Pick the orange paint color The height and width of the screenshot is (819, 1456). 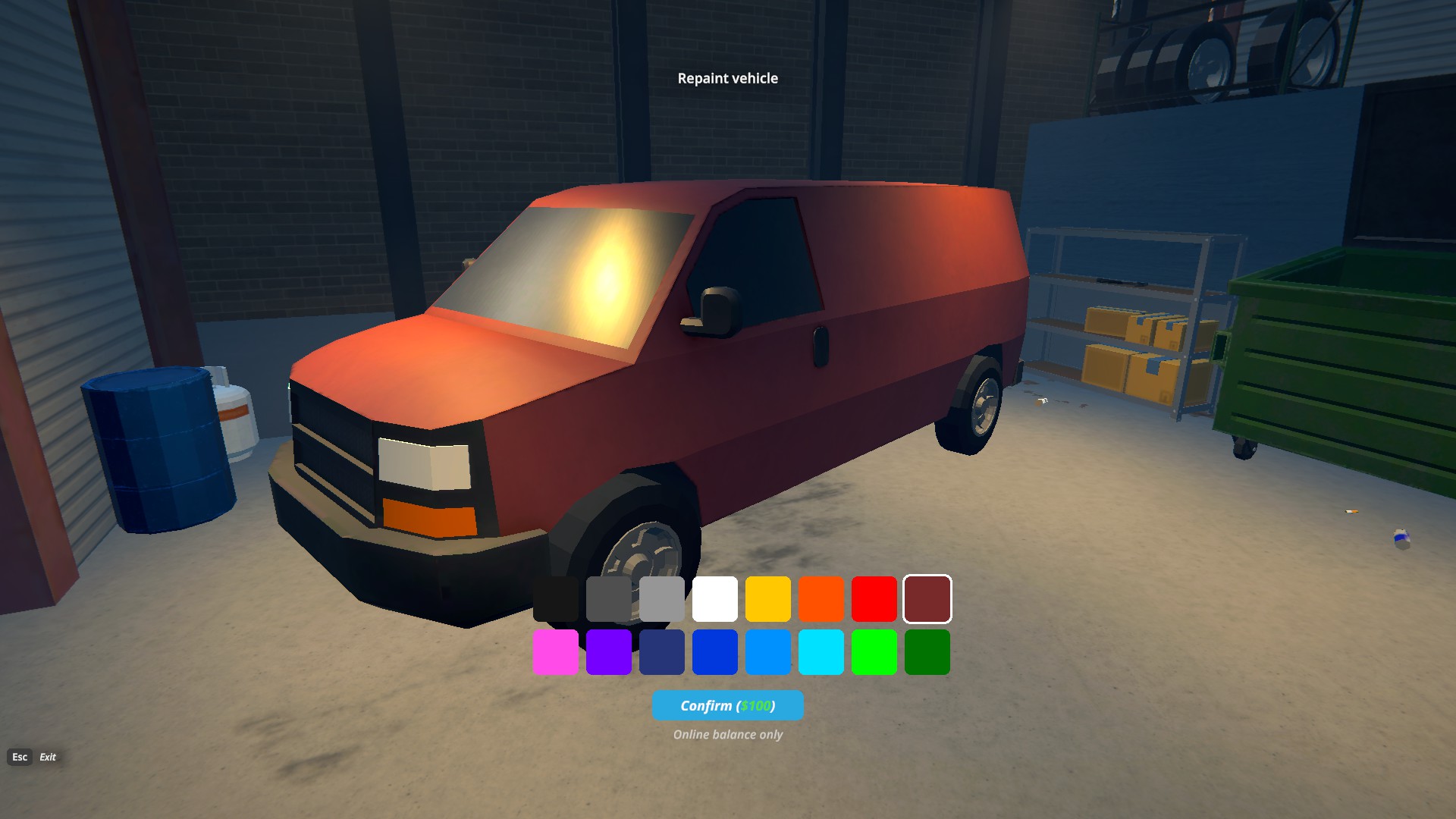click(x=821, y=599)
